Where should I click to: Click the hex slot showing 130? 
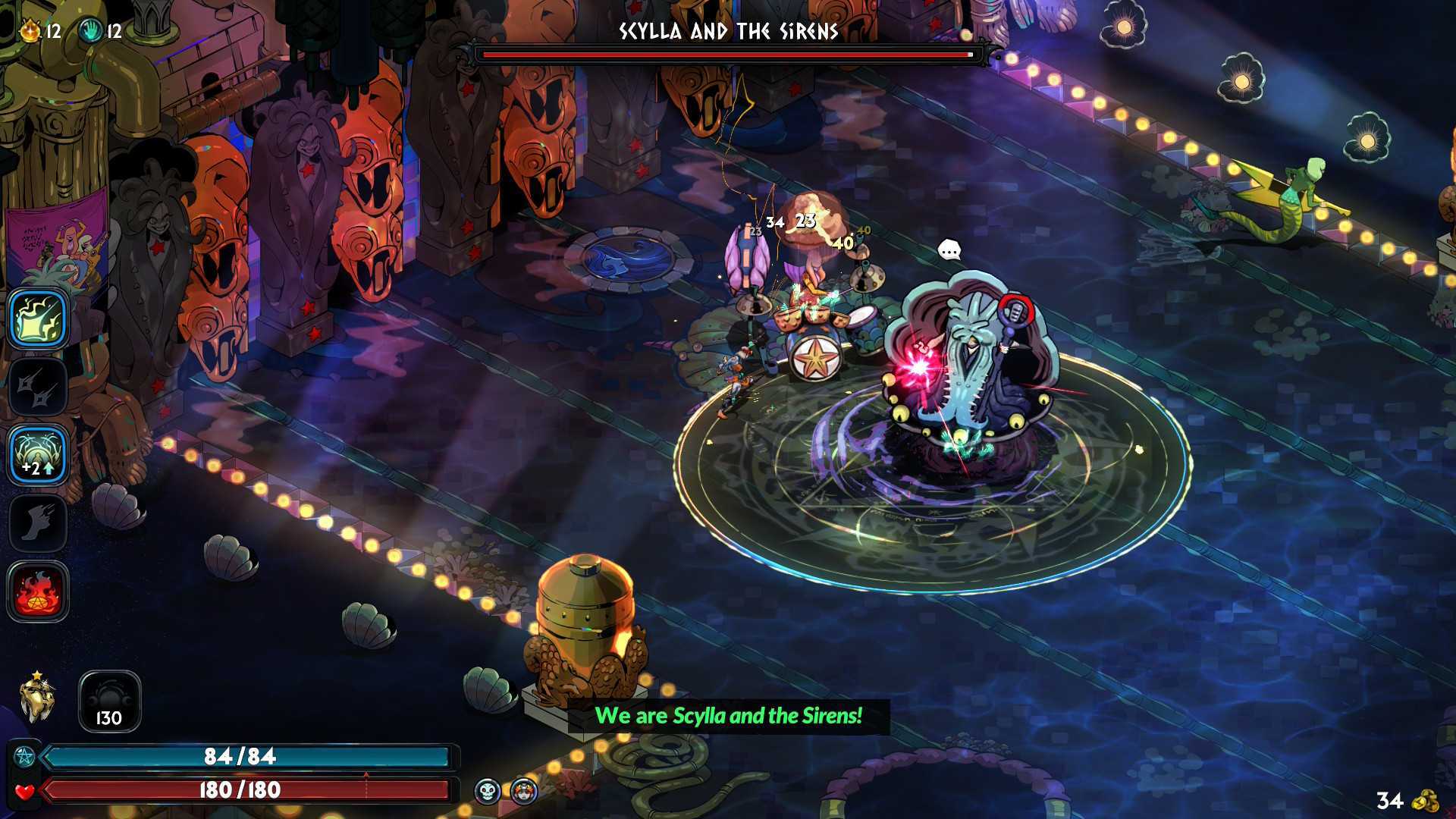[109, 701]
